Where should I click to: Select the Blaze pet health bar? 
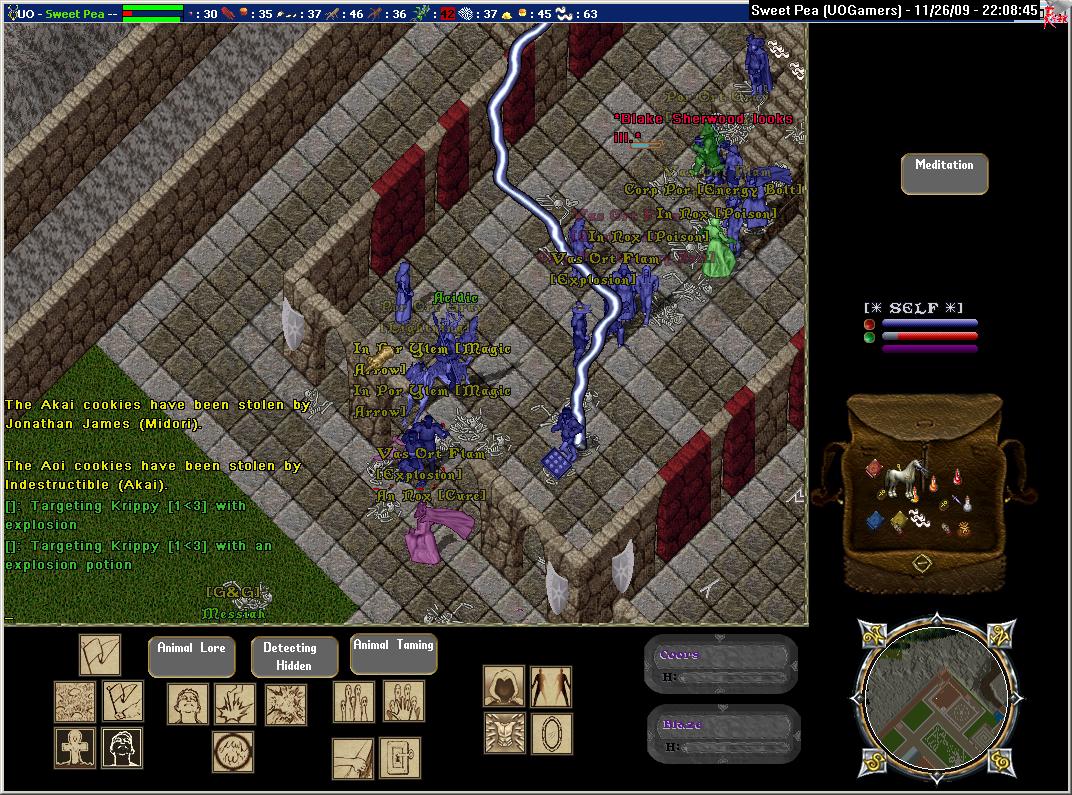[722, 734]
